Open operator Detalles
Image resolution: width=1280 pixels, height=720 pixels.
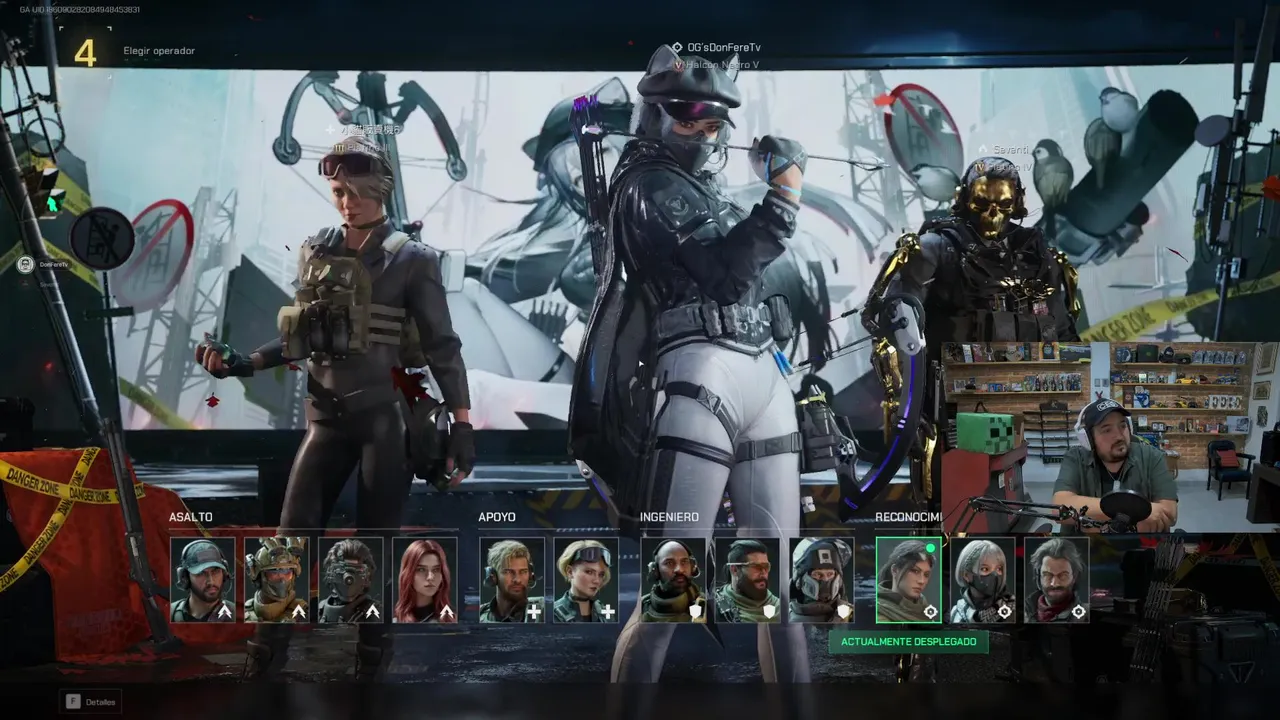[91, 701]
